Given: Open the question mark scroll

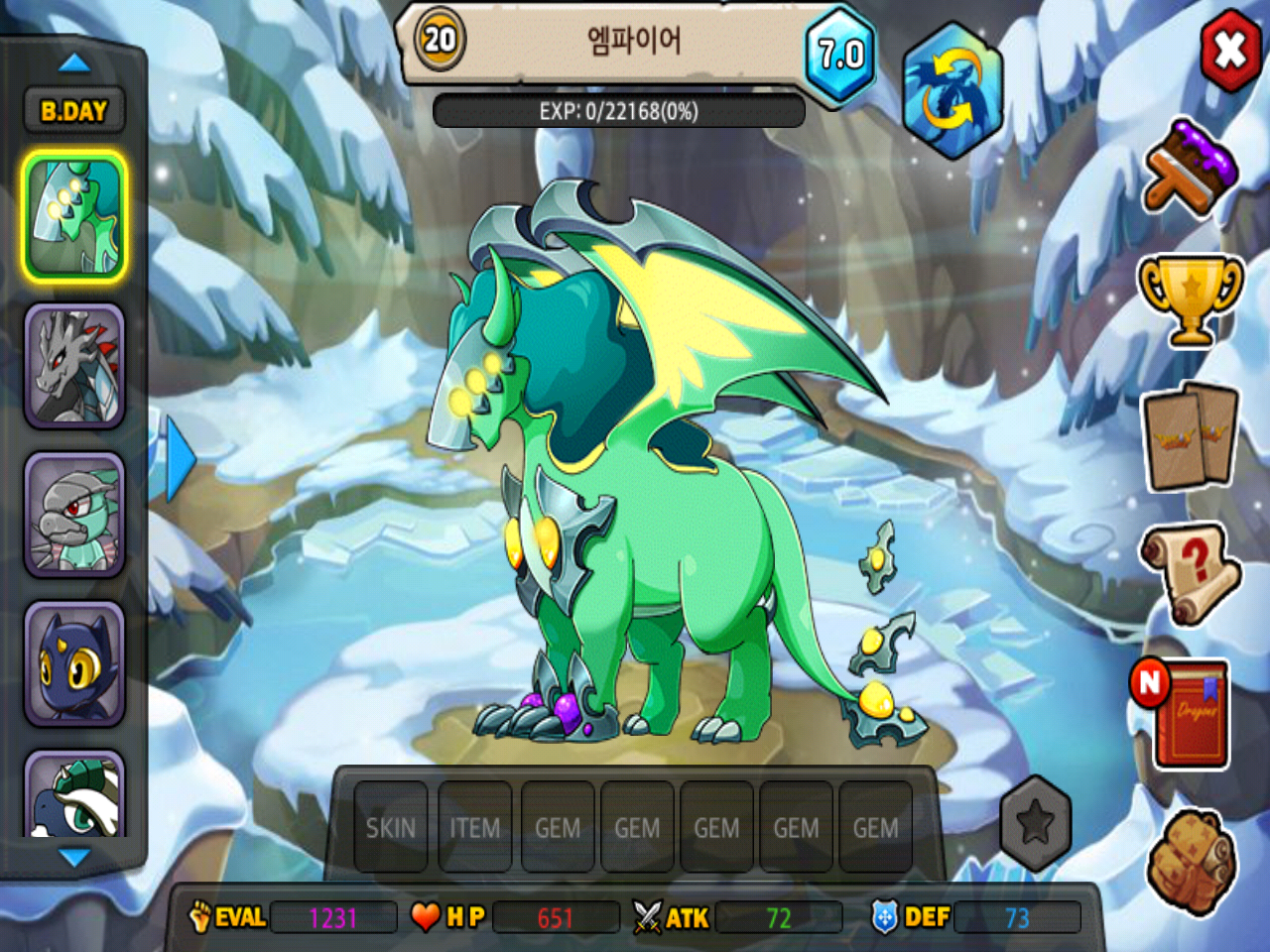Looking at the screenshot, I should 1190,572.
